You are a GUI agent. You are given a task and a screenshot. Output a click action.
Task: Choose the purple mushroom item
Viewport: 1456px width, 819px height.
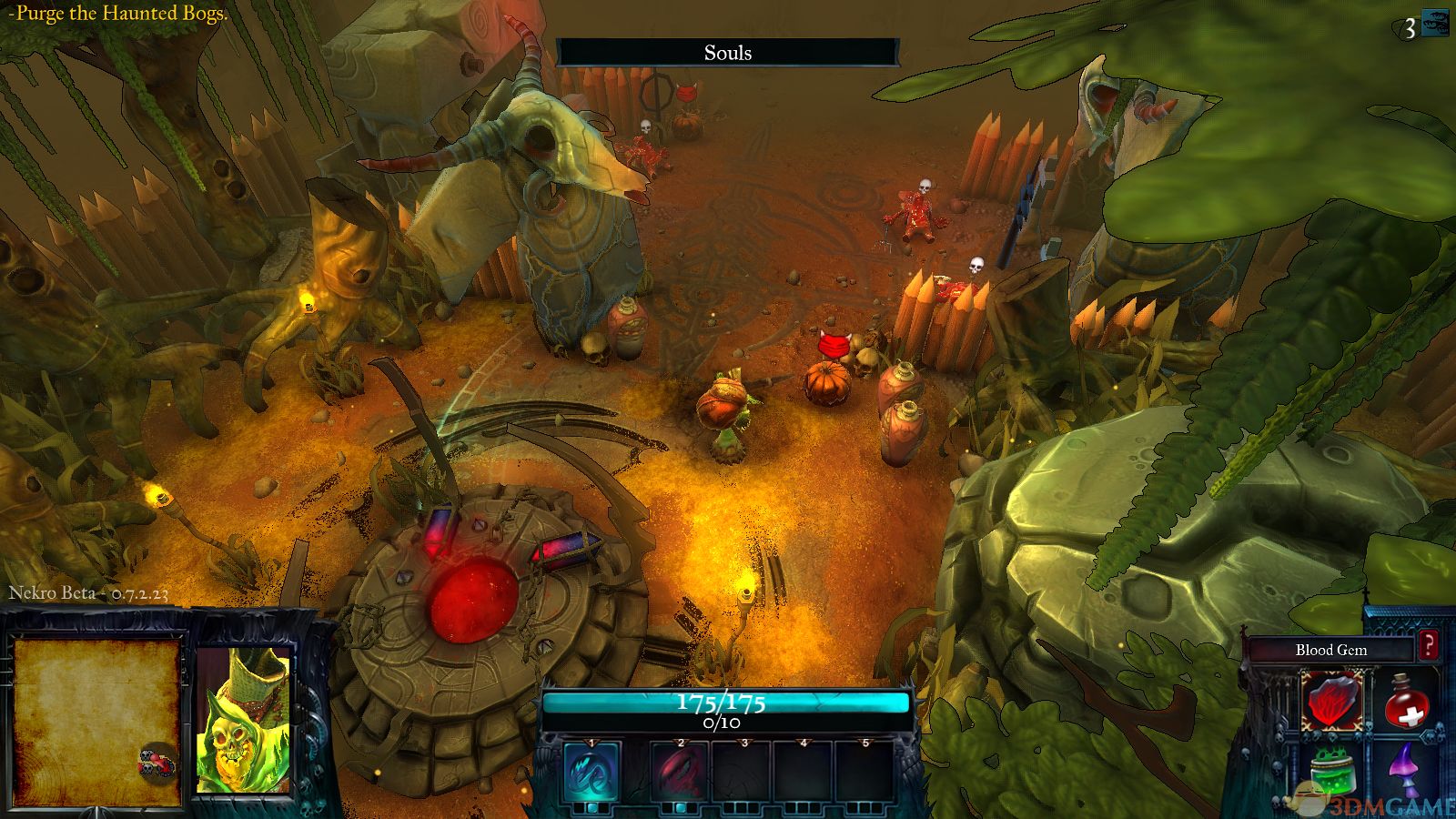[1406, 770]
